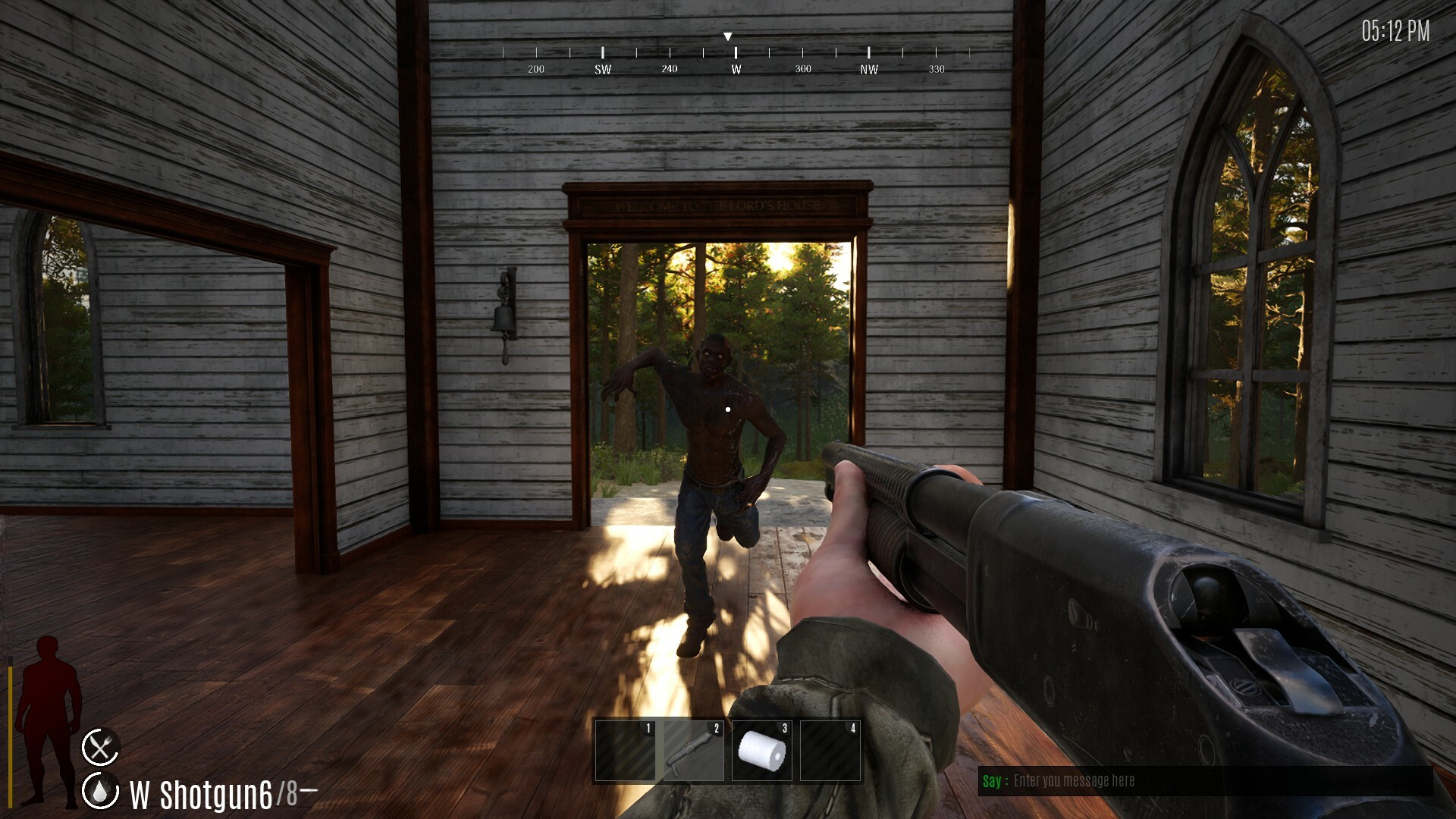The height and width of the screenshot is (819, 1456).
Task: Switch to the 240 compass heading tab
Action: (x=668, y=68)
